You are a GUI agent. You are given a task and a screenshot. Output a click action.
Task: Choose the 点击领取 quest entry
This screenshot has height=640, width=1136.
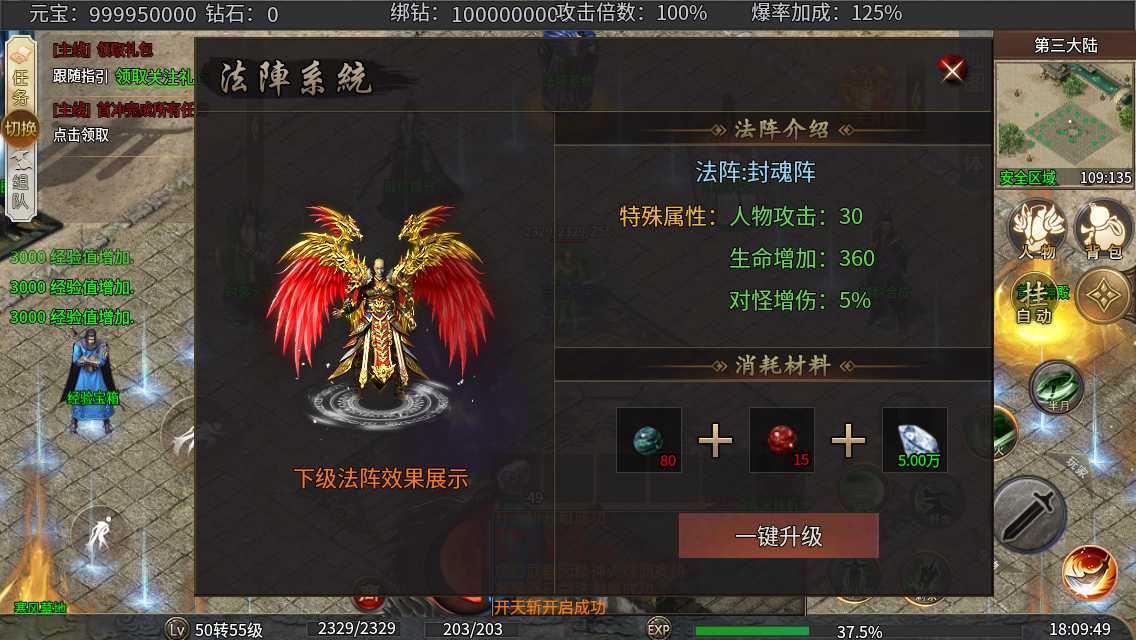tap(82, 135)
